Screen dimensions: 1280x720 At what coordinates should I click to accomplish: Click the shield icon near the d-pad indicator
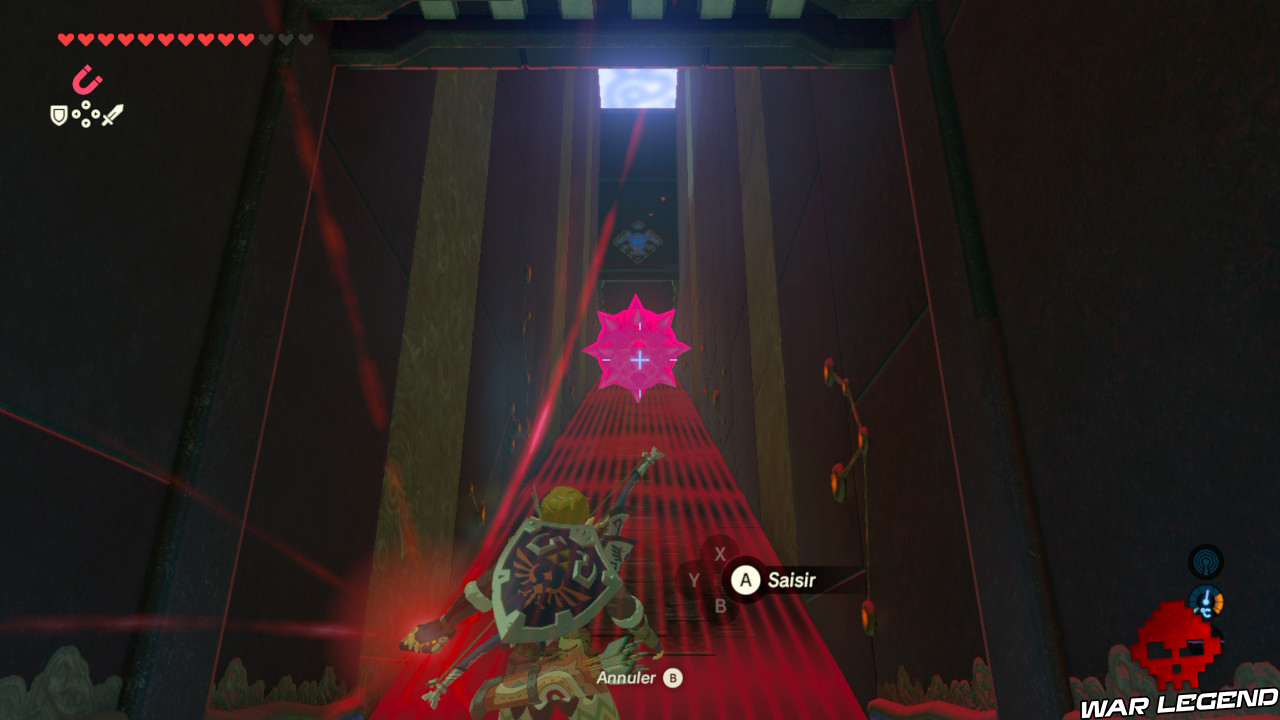[x=58, y=115]
